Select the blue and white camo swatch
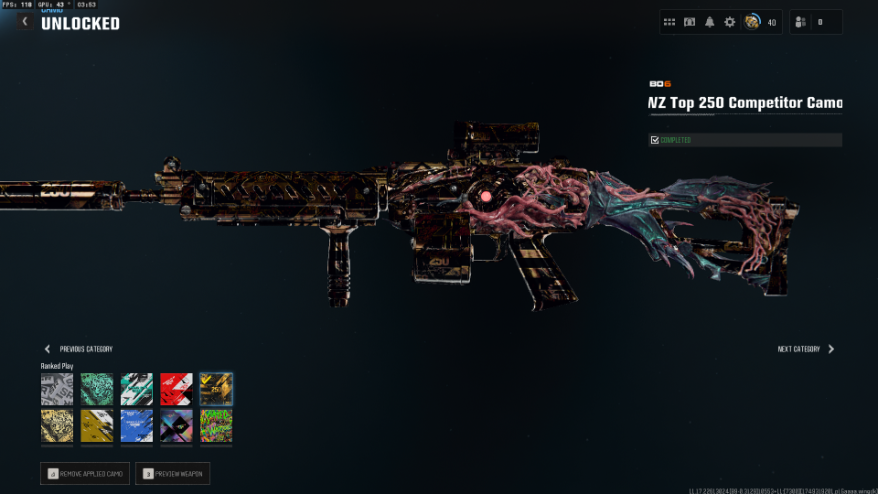 136,426
